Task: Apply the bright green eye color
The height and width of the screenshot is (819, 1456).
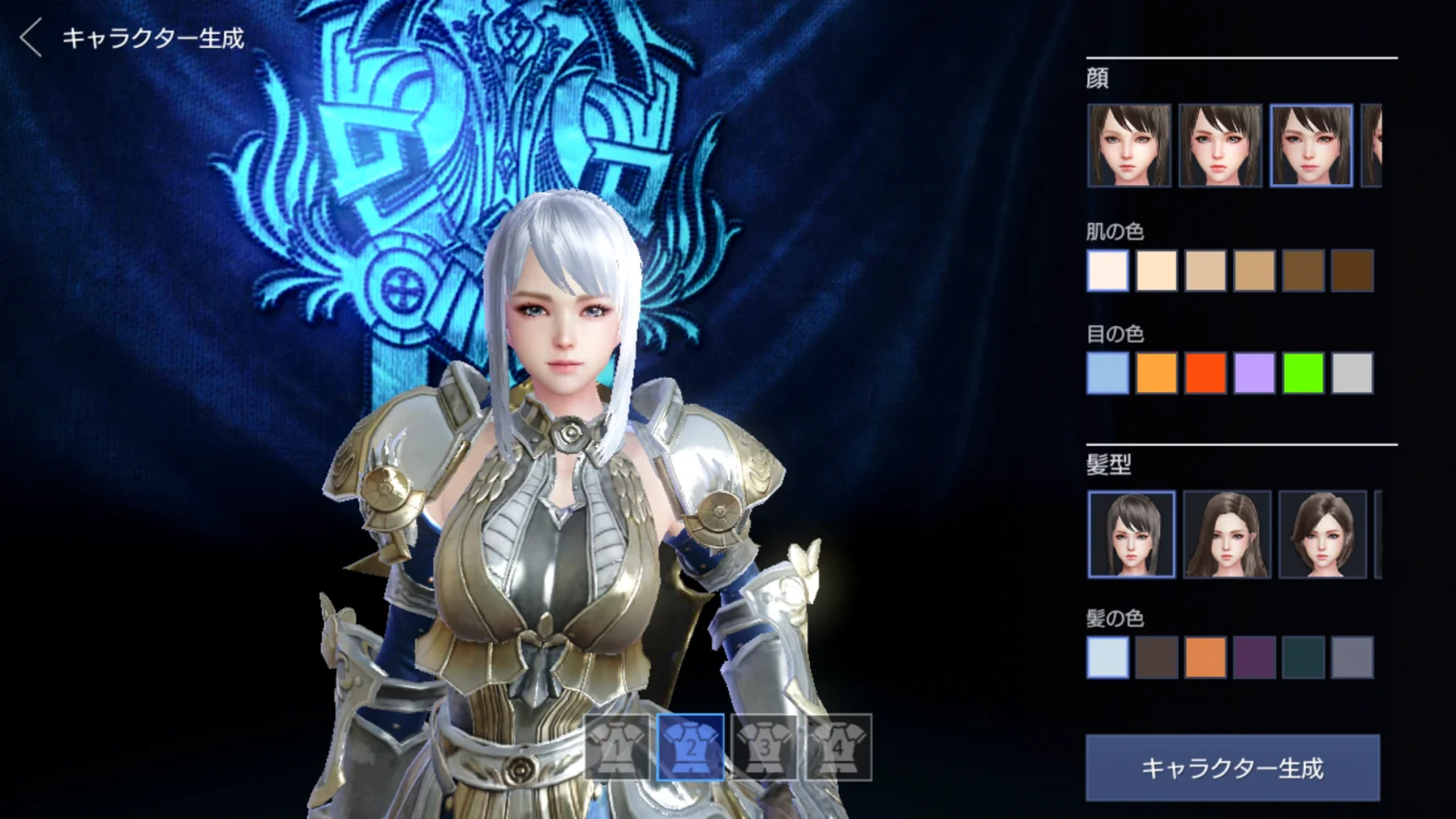Action: point(1303,373)
